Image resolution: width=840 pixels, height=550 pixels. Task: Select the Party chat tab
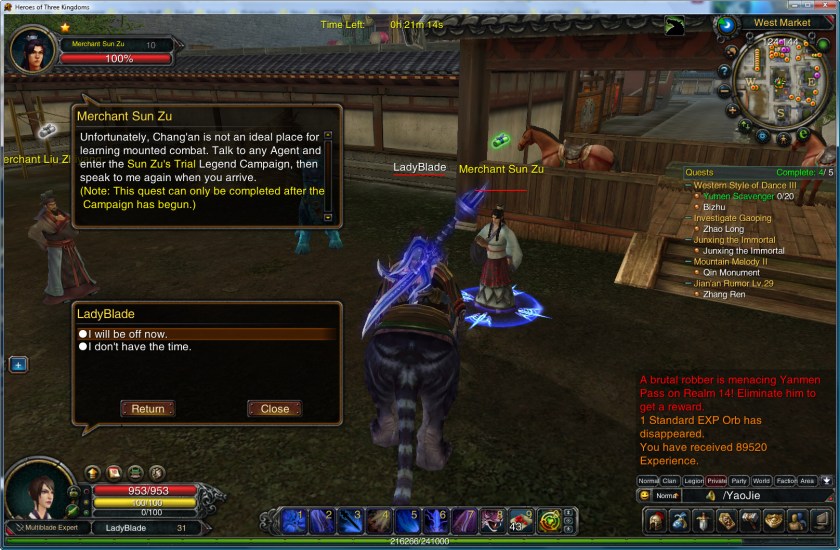739,481
